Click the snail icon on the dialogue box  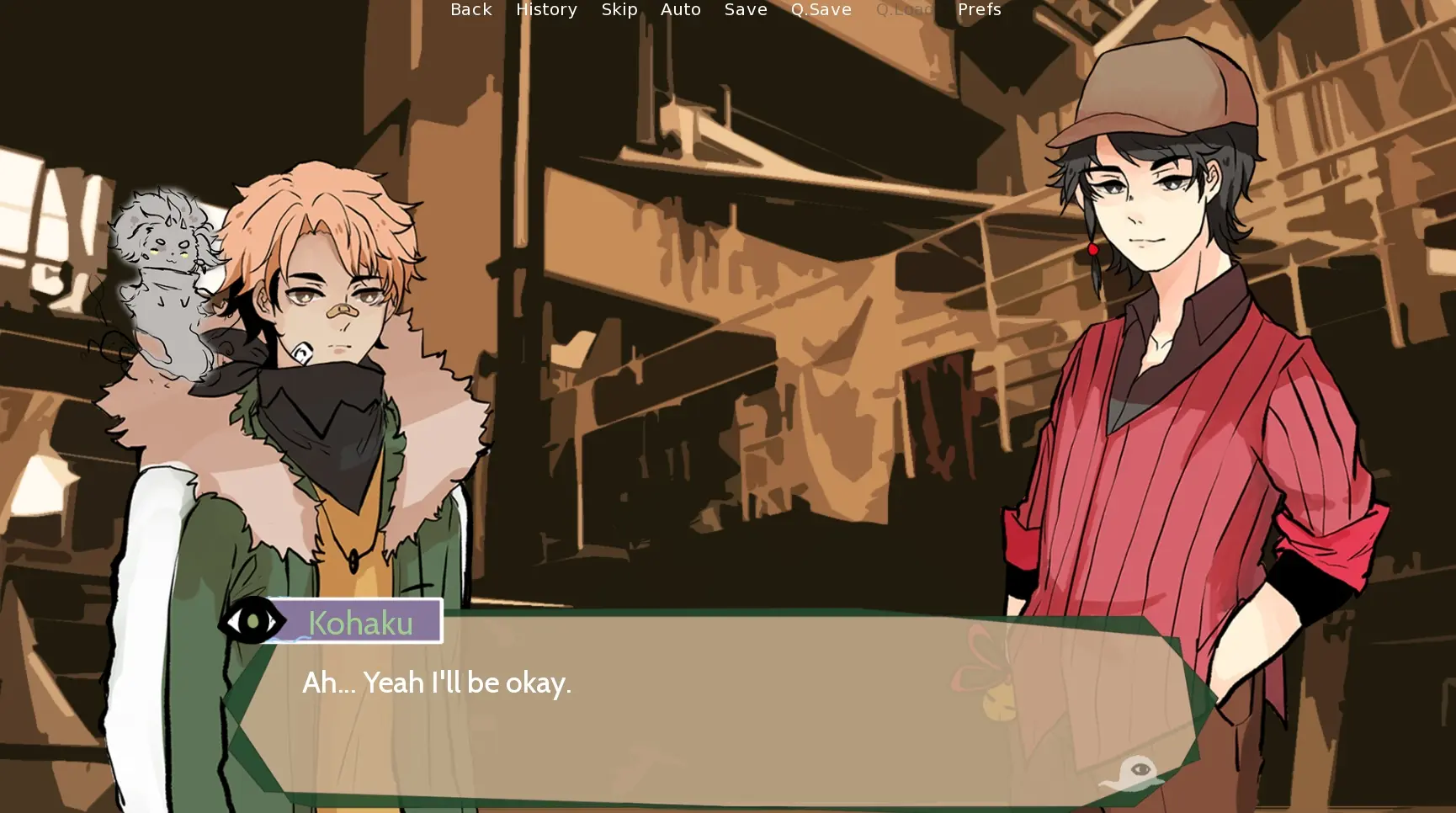click(1130, 770)
